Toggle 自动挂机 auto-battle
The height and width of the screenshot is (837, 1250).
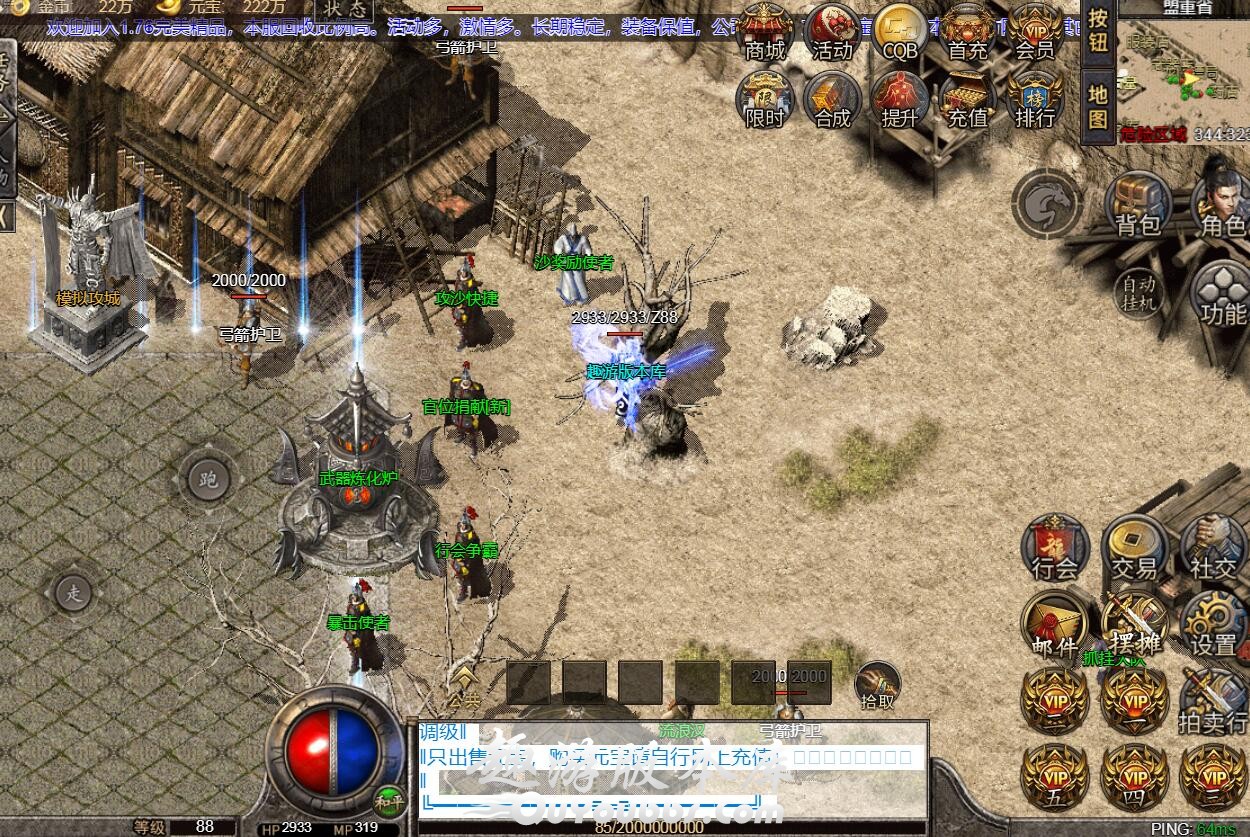(1138, 292)
